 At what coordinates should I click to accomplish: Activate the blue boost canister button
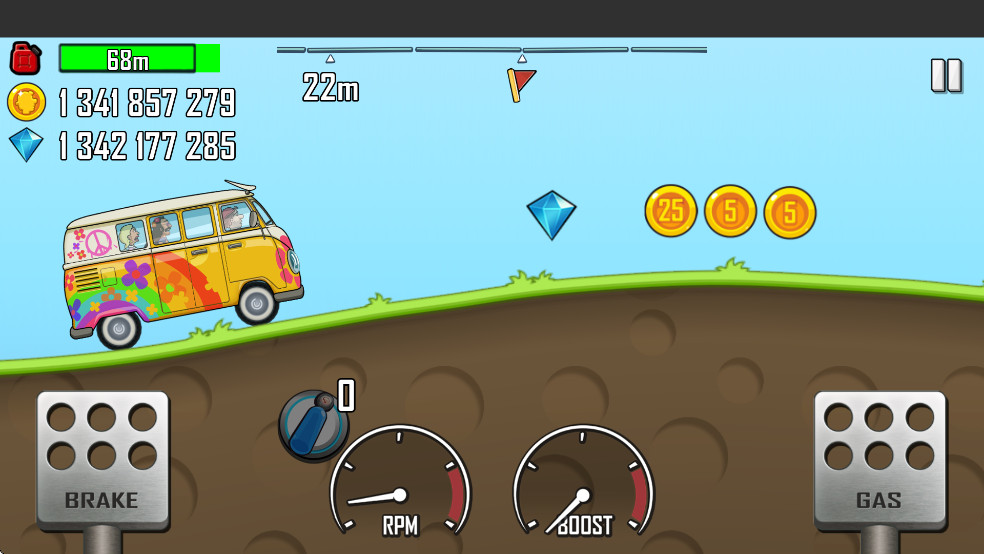313,423
